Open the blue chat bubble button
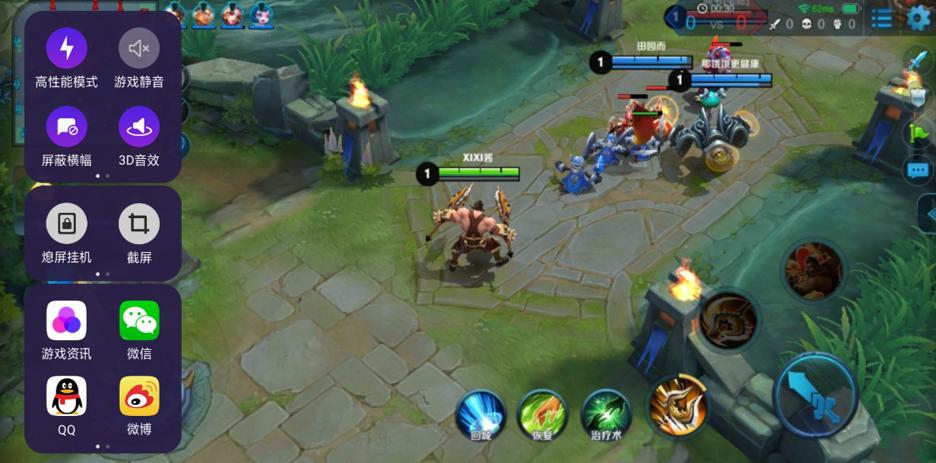Image resolution: width=936 pixels, height=463 pixels. point(917,171)
